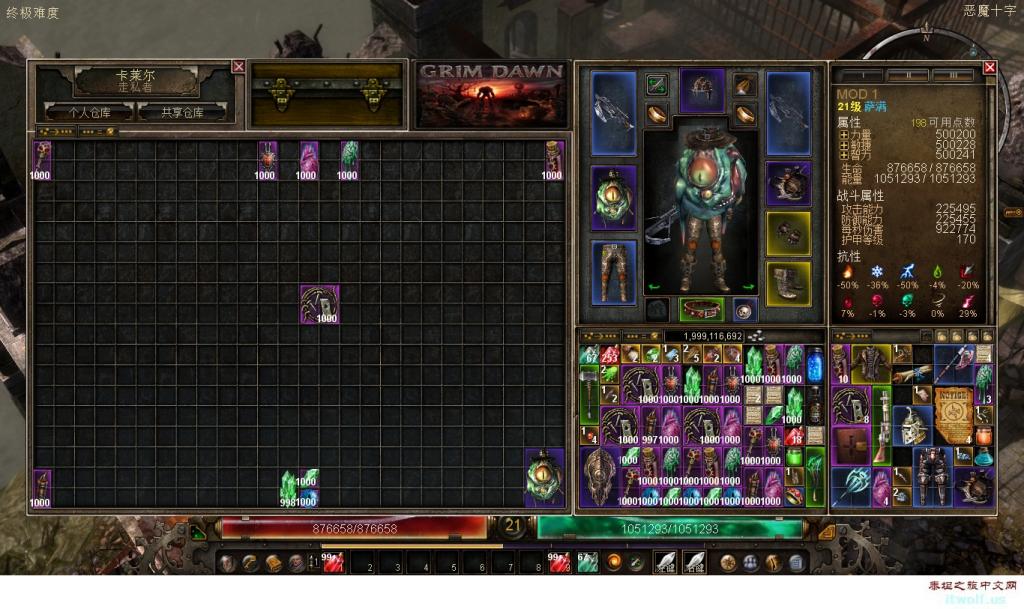The width and height of the screenshot is (1024, 609).
Task: Close the stash window
Action: [x=238, y=67]
